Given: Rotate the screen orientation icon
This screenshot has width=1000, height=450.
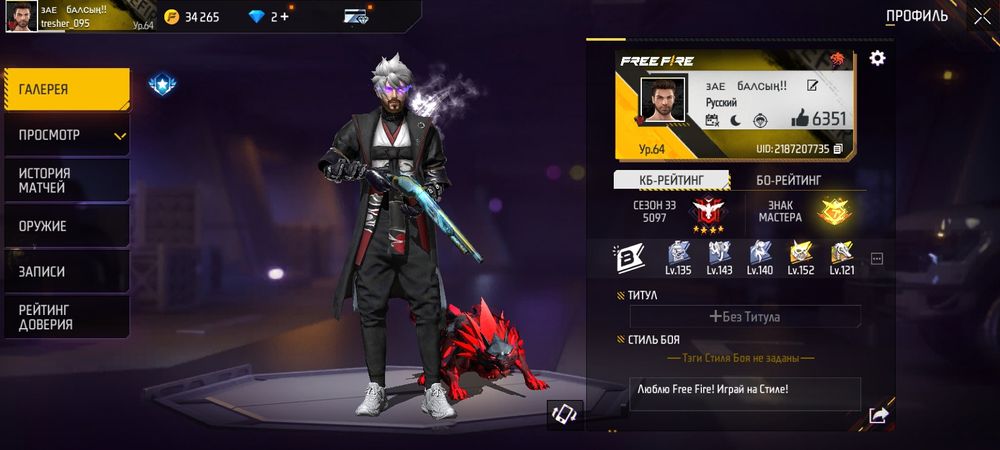Looking at the screenshot, I should 564,415.
